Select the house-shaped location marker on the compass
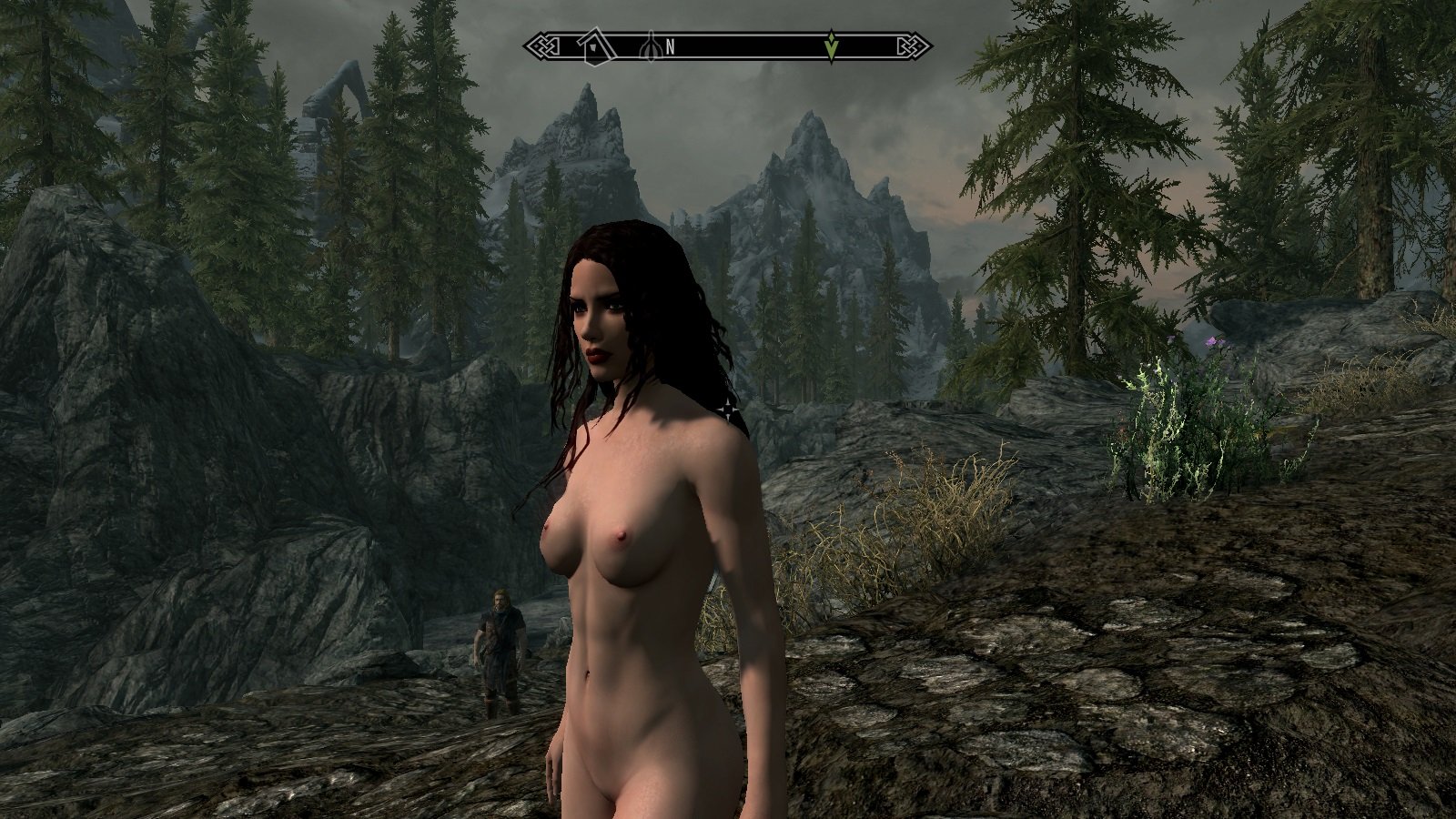The image size is (1456, 819). pyautogui.click(x=593, y=45)
